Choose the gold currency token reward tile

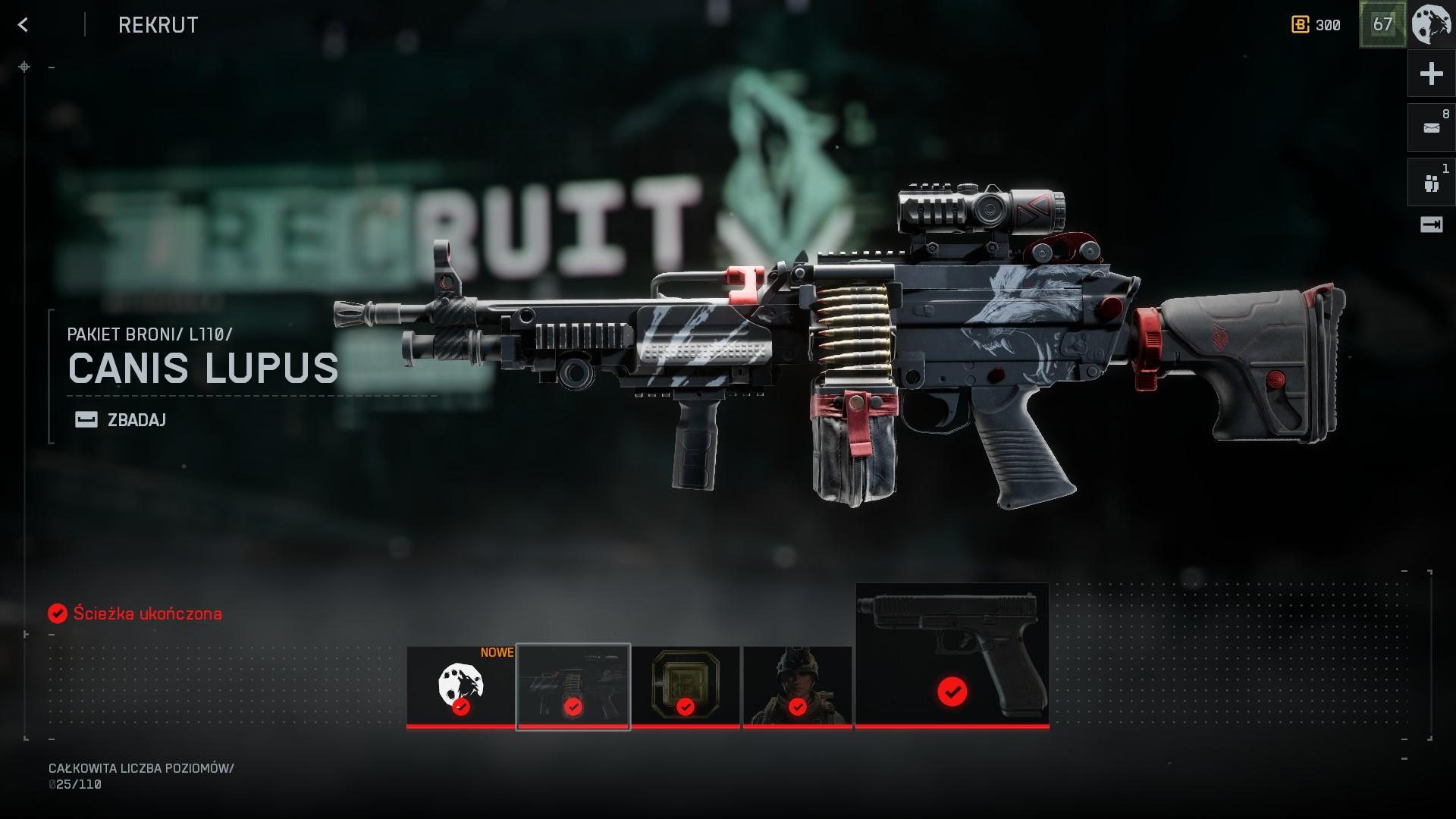tap(685, 686)
